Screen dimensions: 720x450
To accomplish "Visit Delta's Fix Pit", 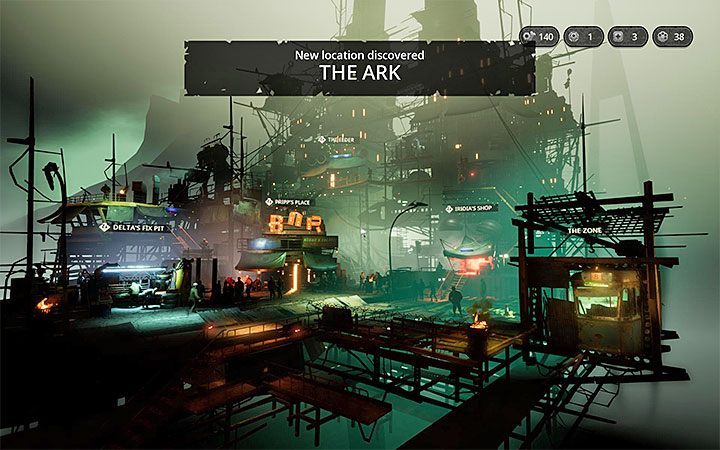I will [x=141, y=228].
